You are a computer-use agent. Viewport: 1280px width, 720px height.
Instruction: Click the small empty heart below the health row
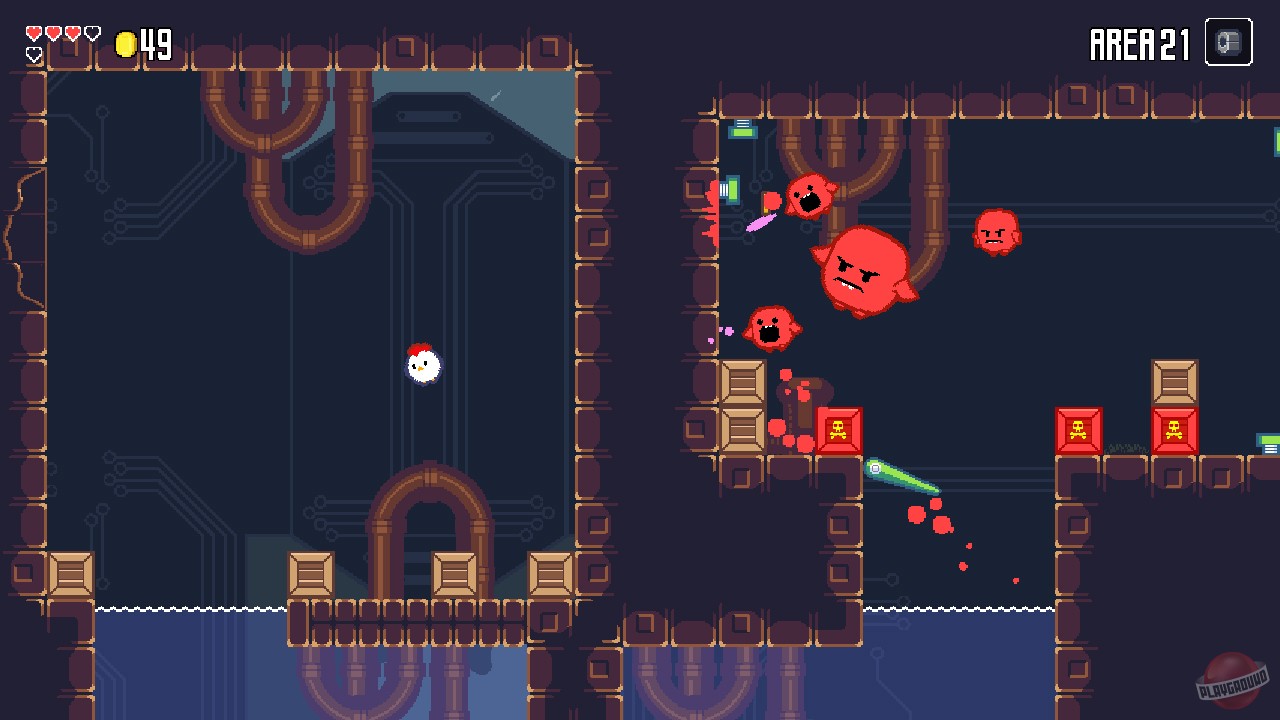click(32, 55)
